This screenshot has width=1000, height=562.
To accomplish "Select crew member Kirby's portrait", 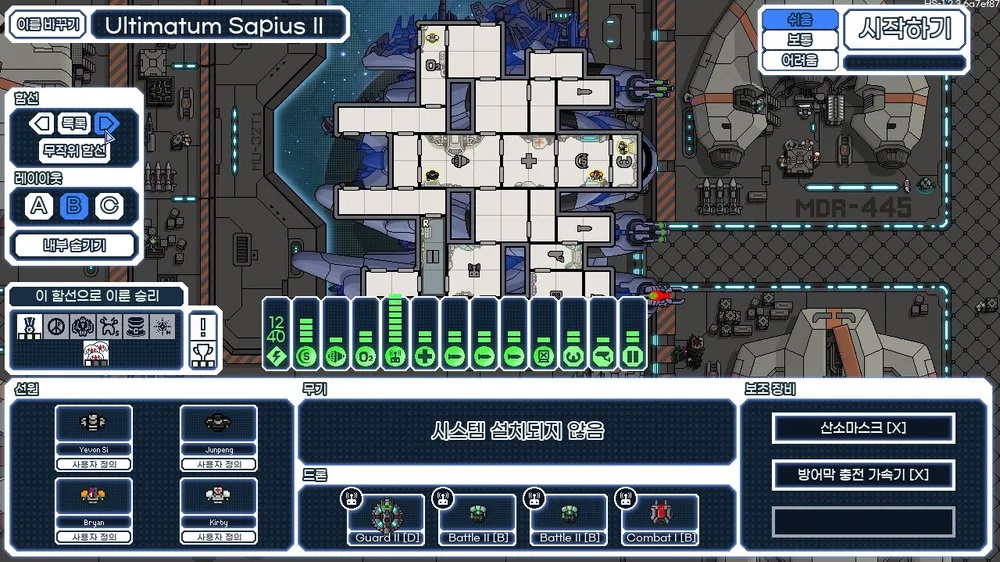I will tap(218, 497).
